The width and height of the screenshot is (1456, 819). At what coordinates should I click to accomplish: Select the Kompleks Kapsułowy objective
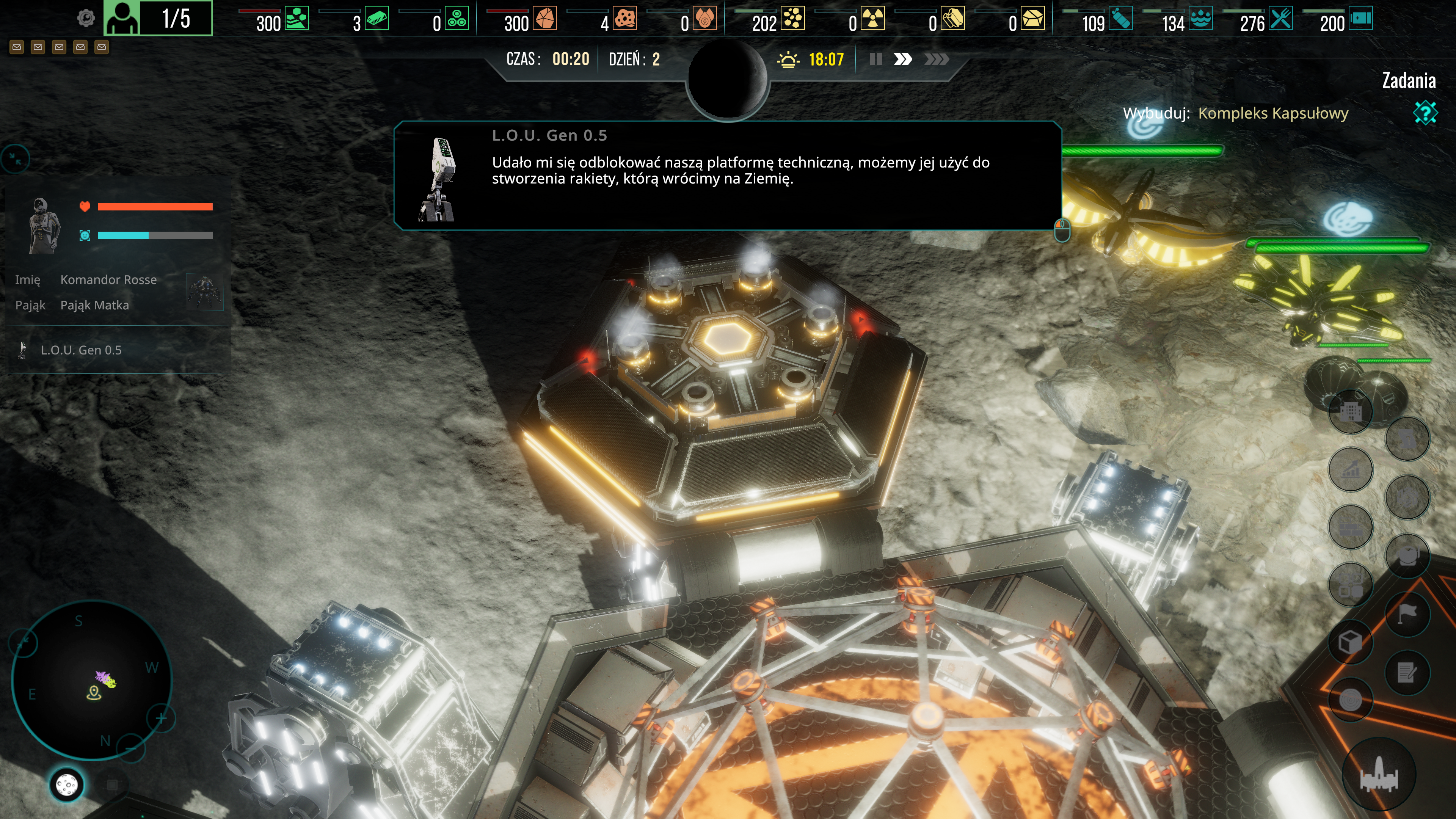pyautogui.click(x=1272, y=113)
